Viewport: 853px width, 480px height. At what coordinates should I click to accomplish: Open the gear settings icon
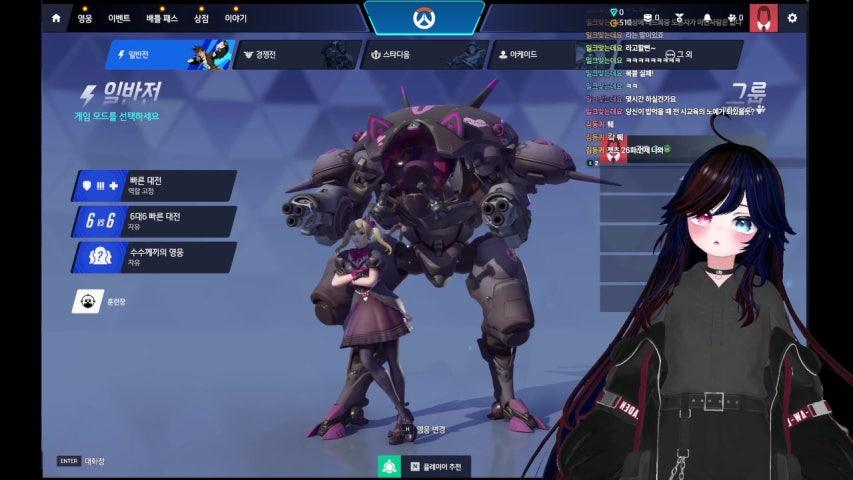[x=792, y=18]
